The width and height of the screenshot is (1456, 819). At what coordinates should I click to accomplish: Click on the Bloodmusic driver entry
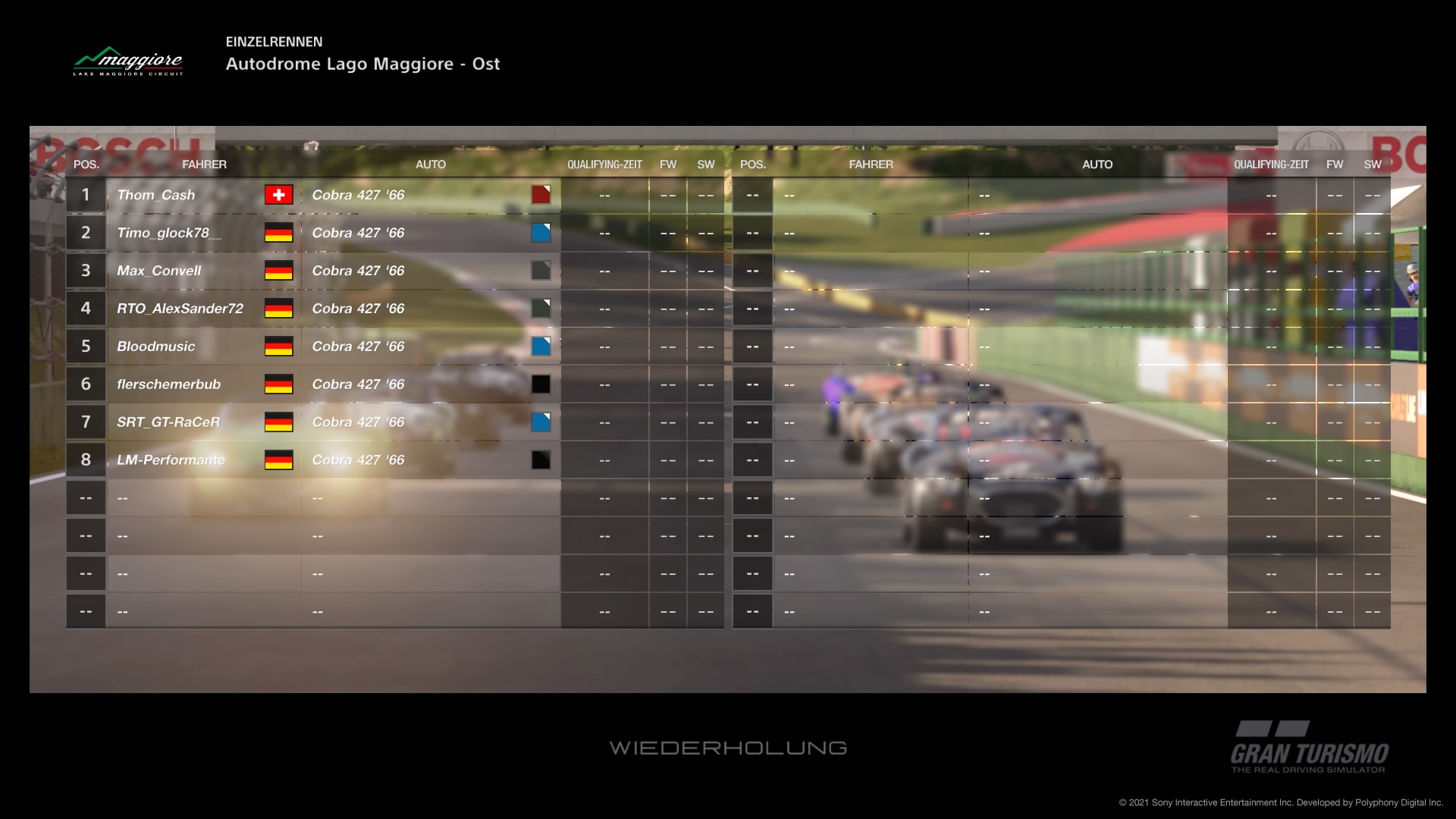point(156,347)
